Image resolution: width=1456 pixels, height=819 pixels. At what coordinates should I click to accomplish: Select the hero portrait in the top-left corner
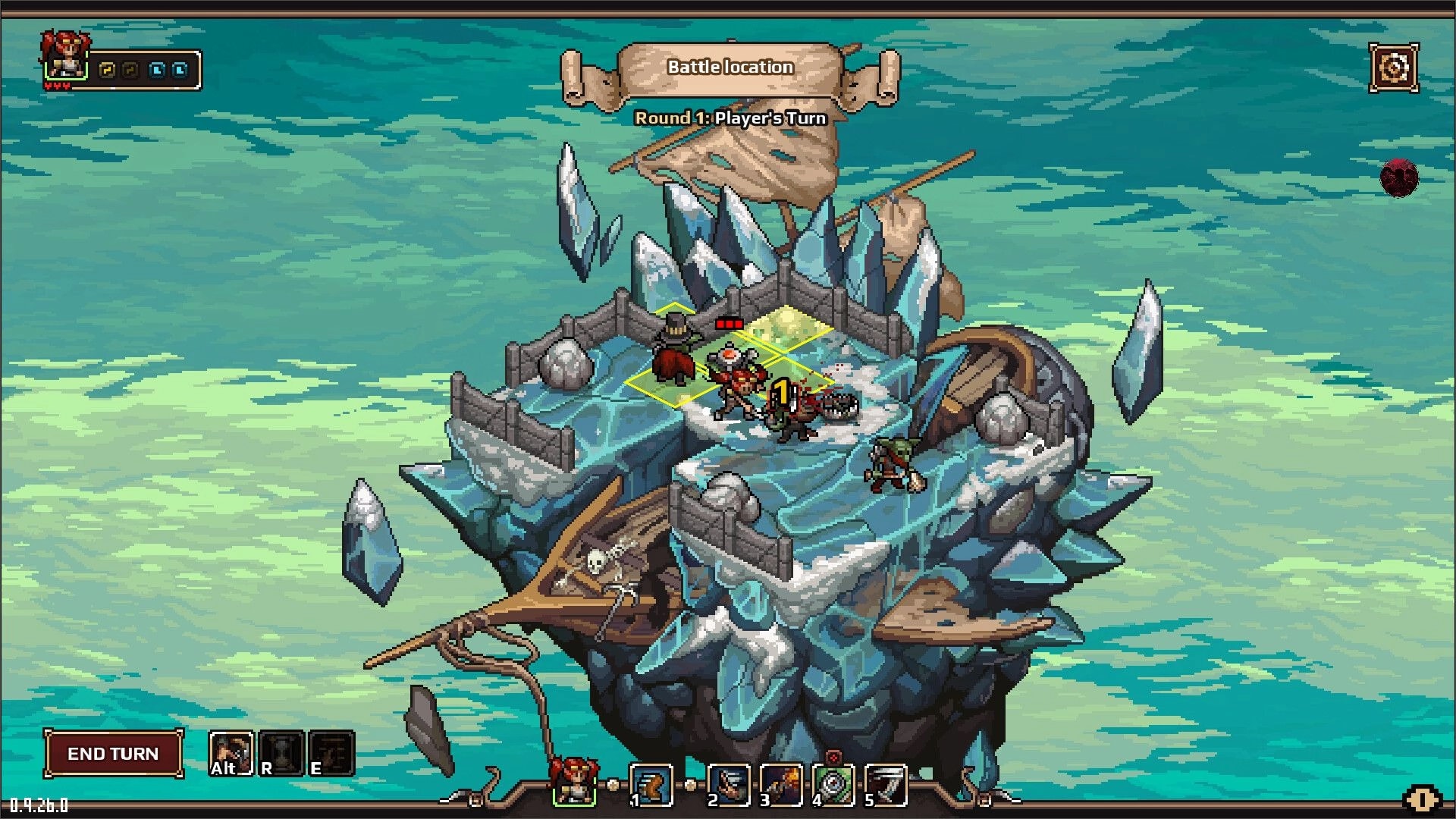(x=64, y=57)
